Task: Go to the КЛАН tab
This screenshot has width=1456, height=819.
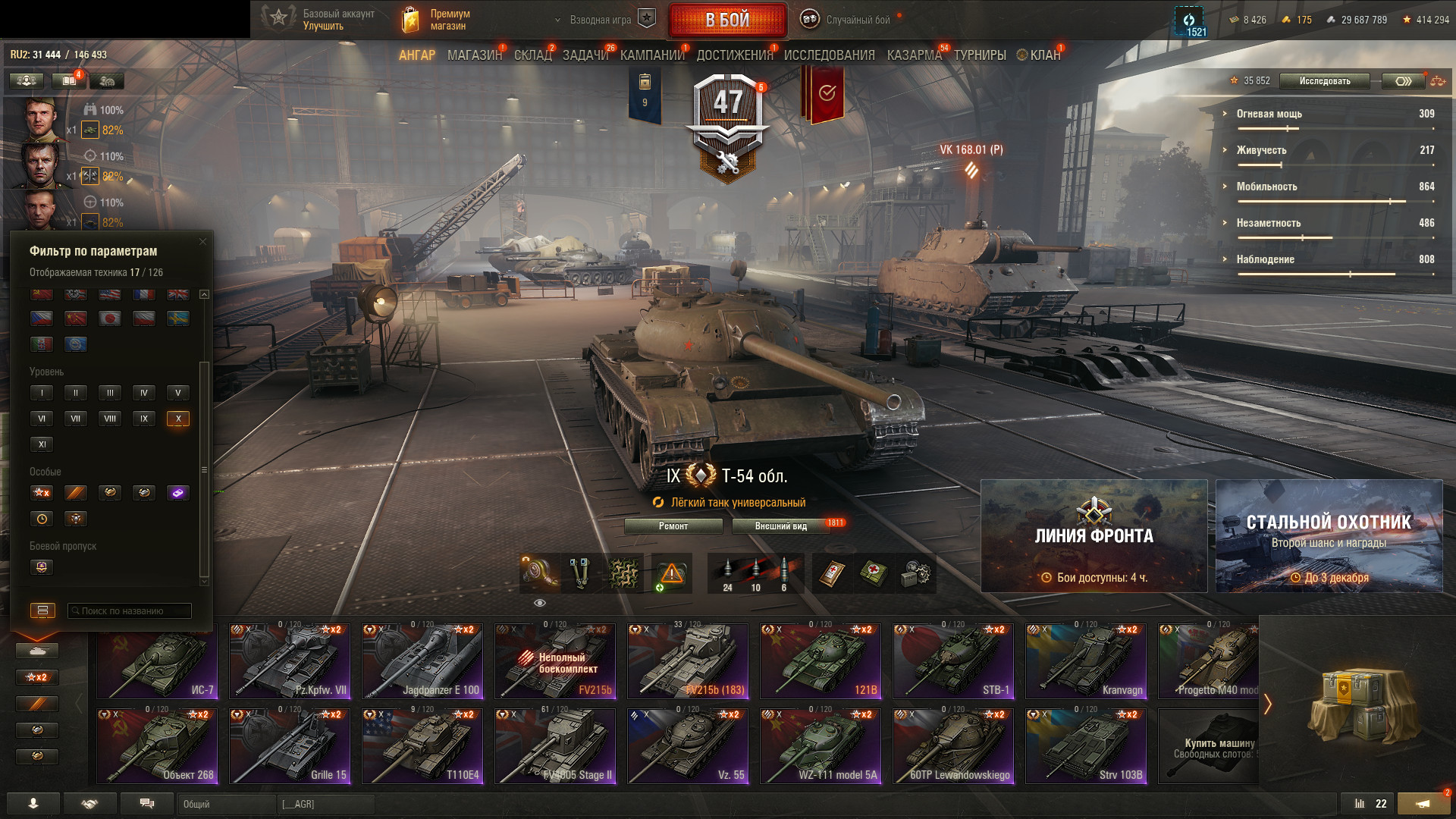Action: [1044, 55]
